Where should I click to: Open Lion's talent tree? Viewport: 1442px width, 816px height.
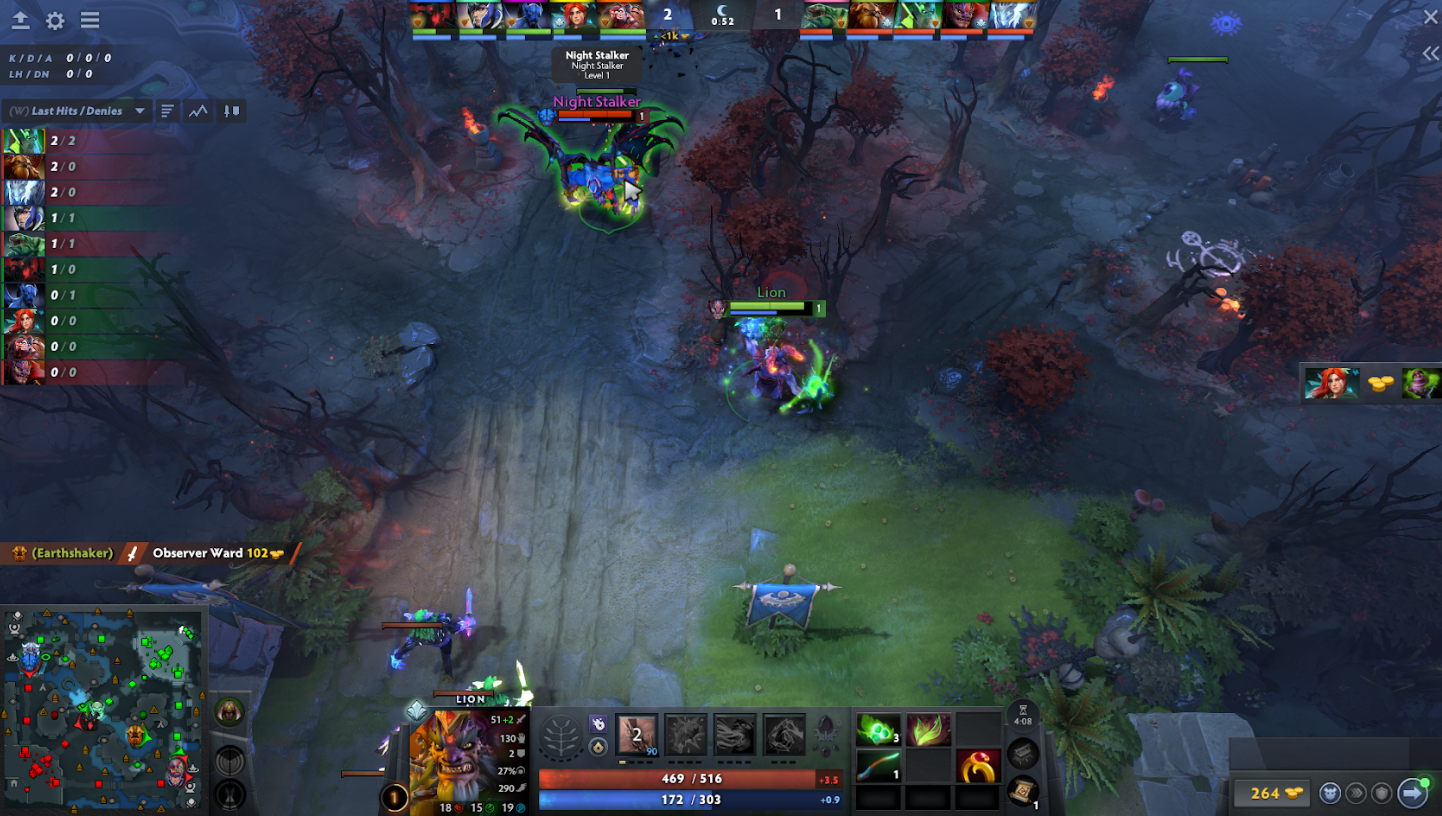coord(562,738)
